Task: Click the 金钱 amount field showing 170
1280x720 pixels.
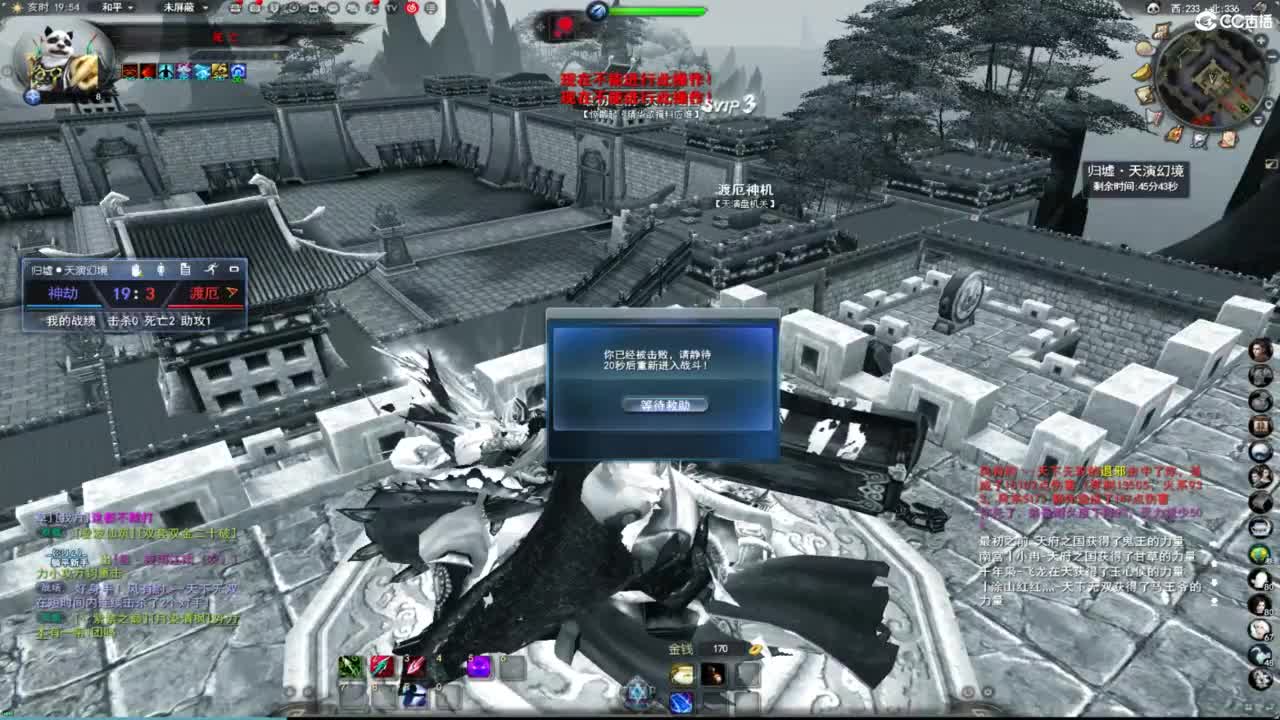Action: click(718, 649)
